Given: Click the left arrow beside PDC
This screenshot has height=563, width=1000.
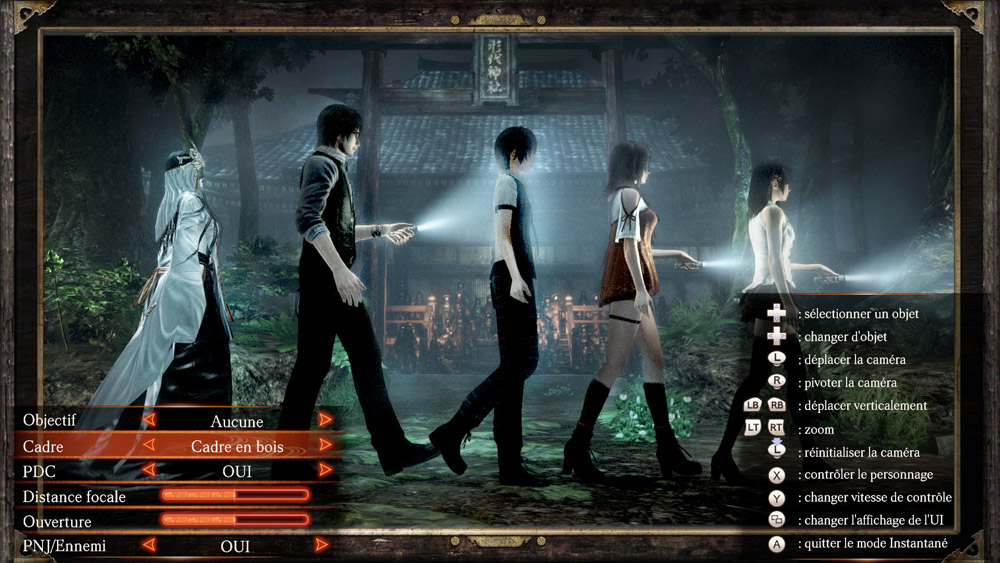Looking at the screenshot, I should [149, 470].
